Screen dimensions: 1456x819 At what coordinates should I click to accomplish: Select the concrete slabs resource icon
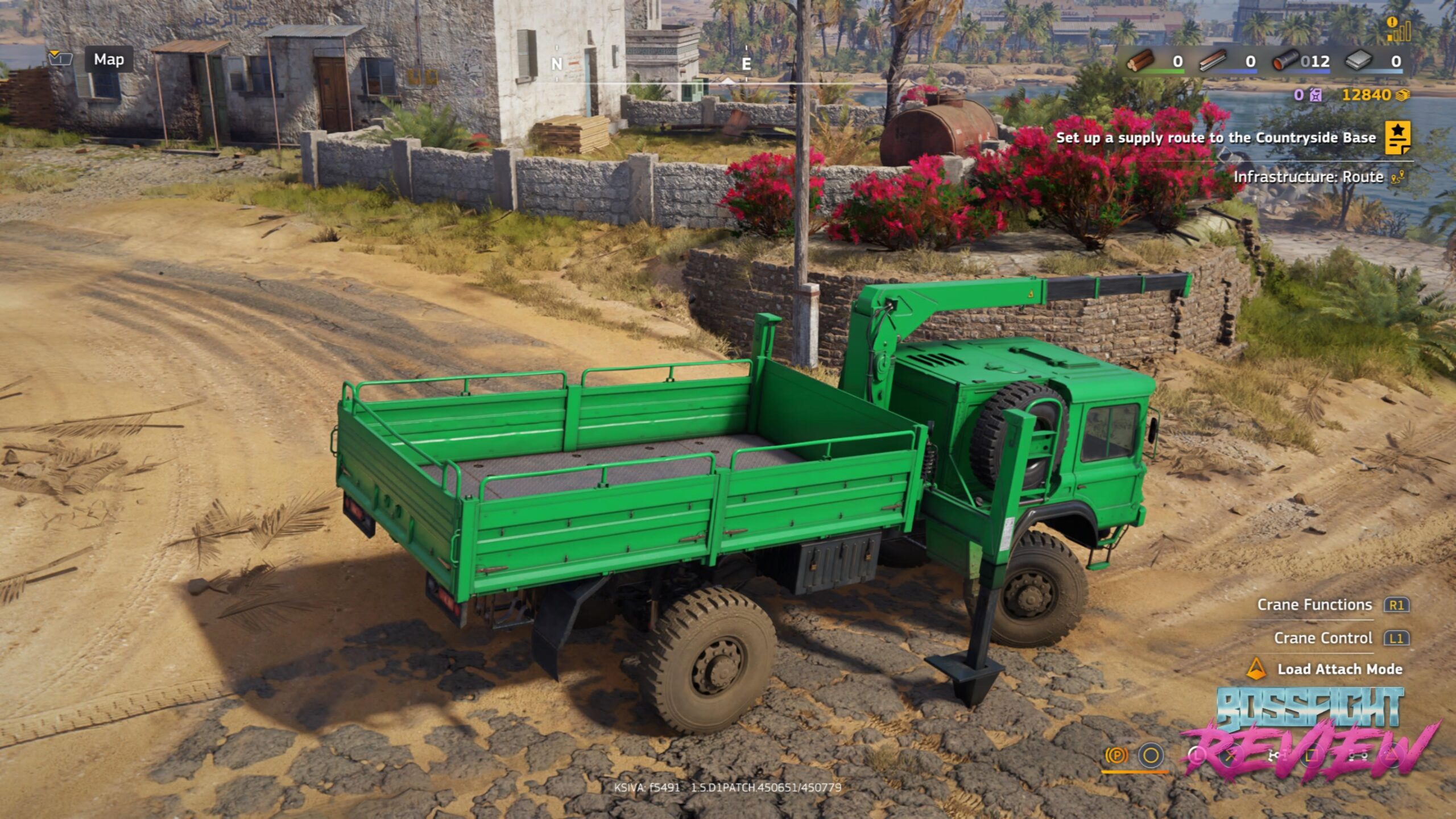(x=1358, y=60)
